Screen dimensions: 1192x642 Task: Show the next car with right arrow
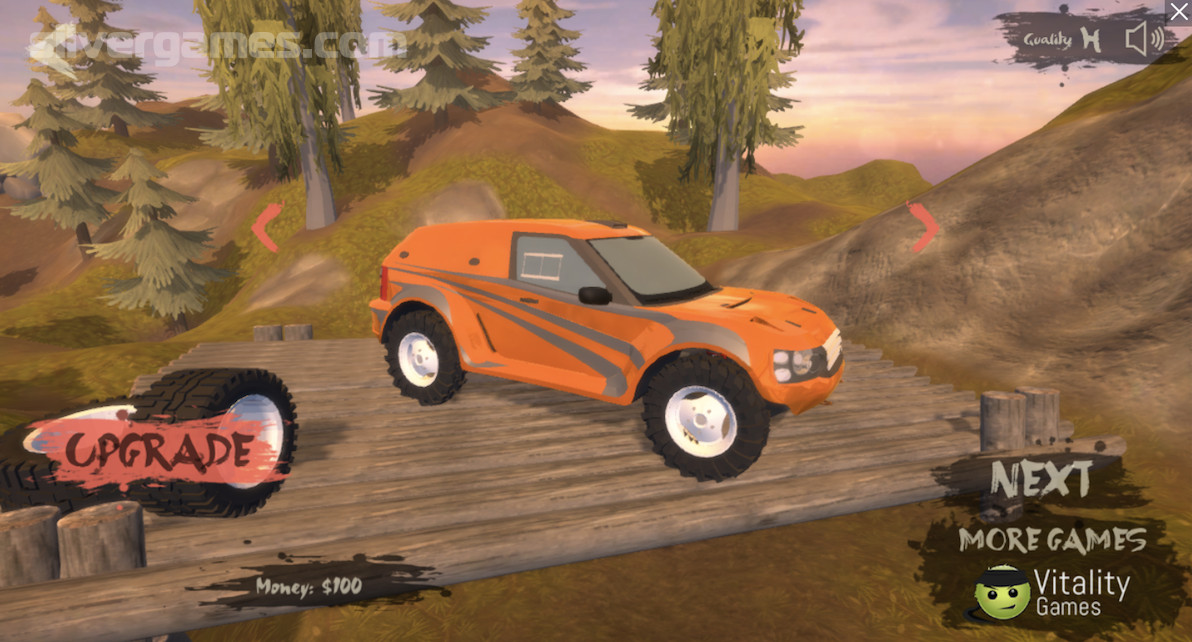coord(922,227)
